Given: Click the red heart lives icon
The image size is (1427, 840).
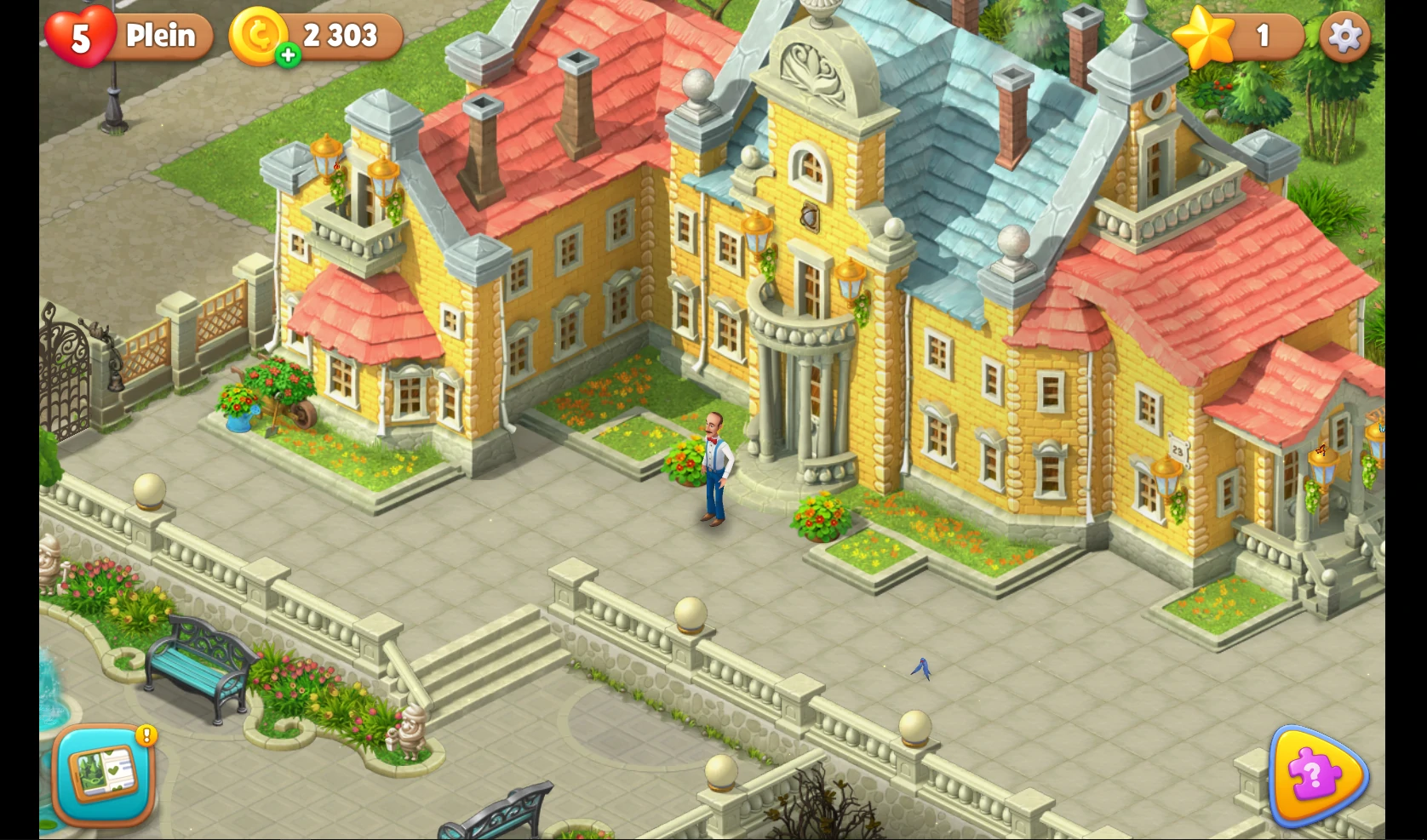Looking at the screenshot, I should click(x=81, y=36).
